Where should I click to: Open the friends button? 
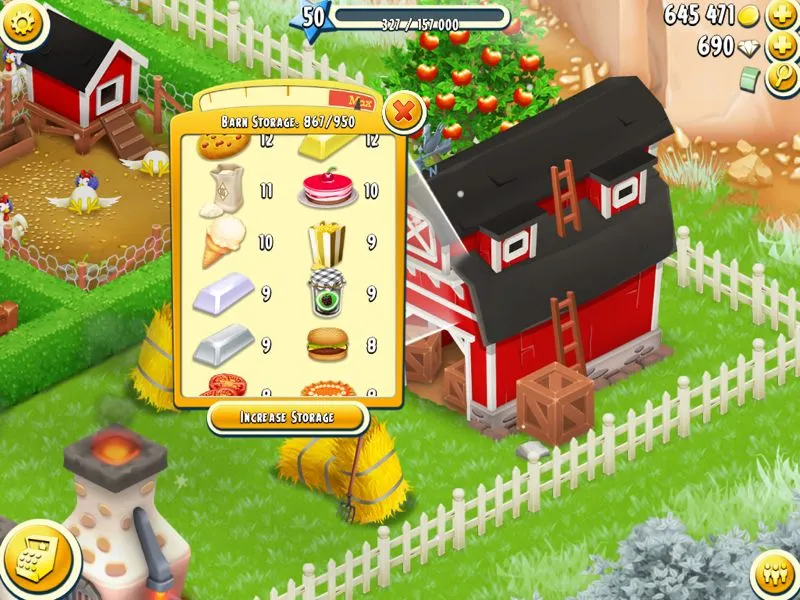click(773, 574)
